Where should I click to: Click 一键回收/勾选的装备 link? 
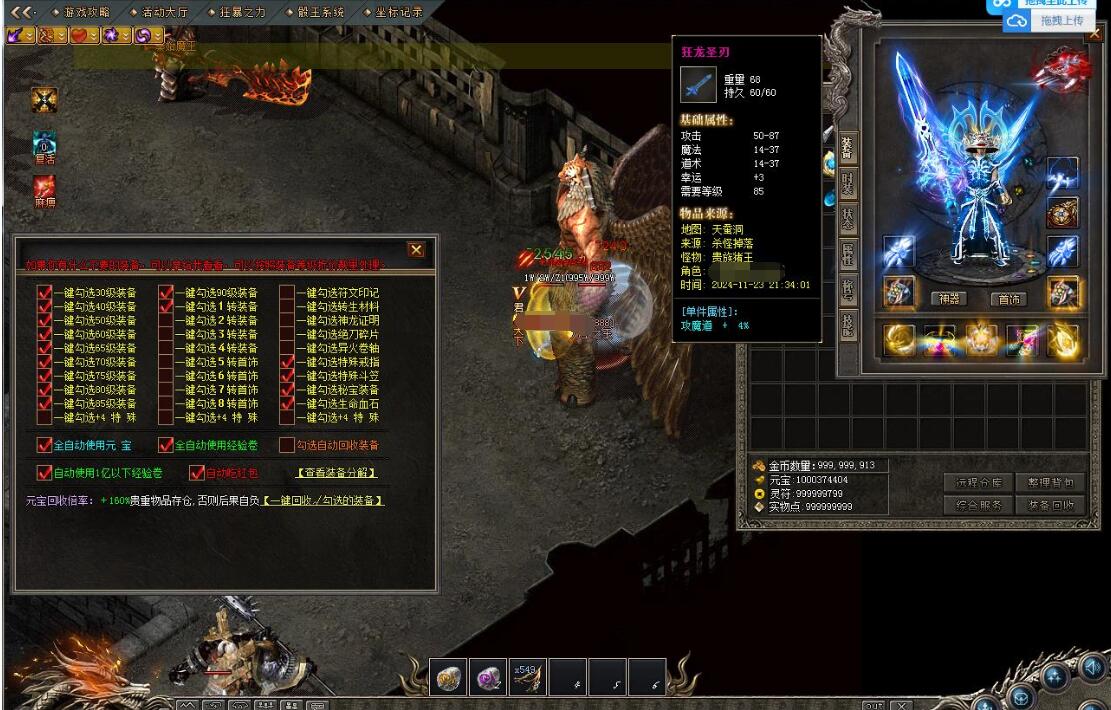[x=323, y=500]
